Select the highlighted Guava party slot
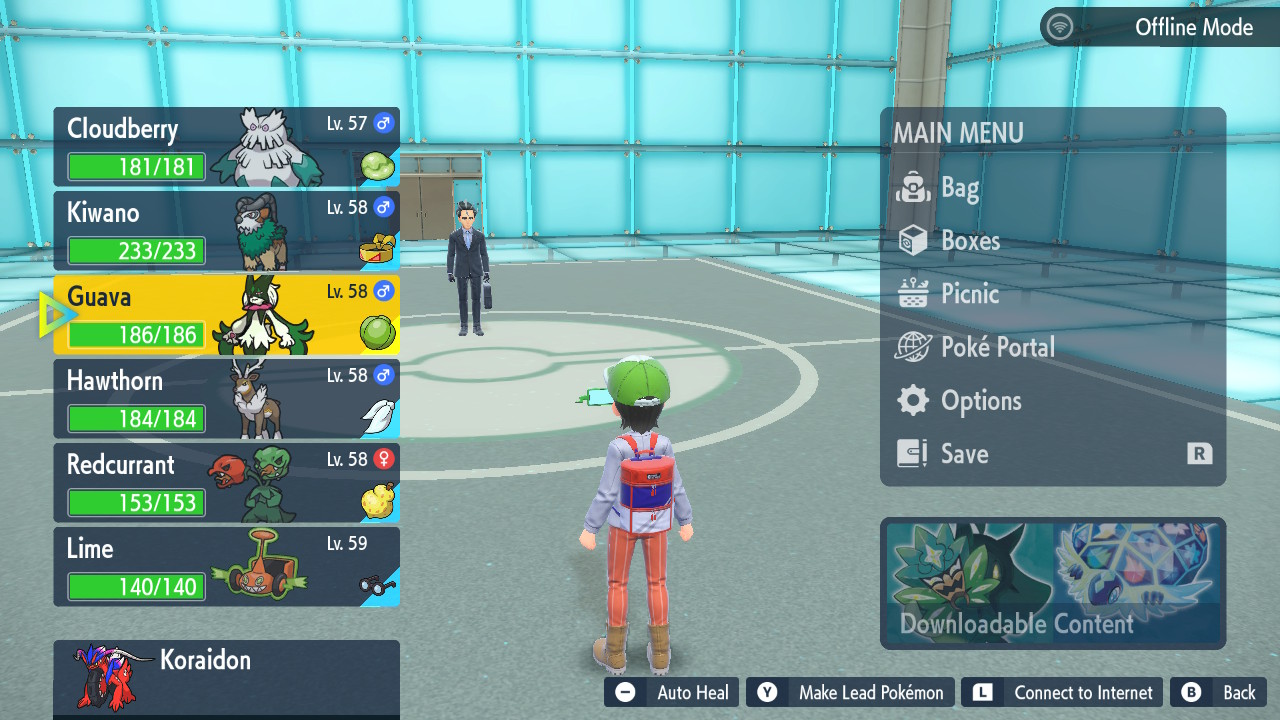Viewport: 1280px width, 720px height. click(226, 315)
